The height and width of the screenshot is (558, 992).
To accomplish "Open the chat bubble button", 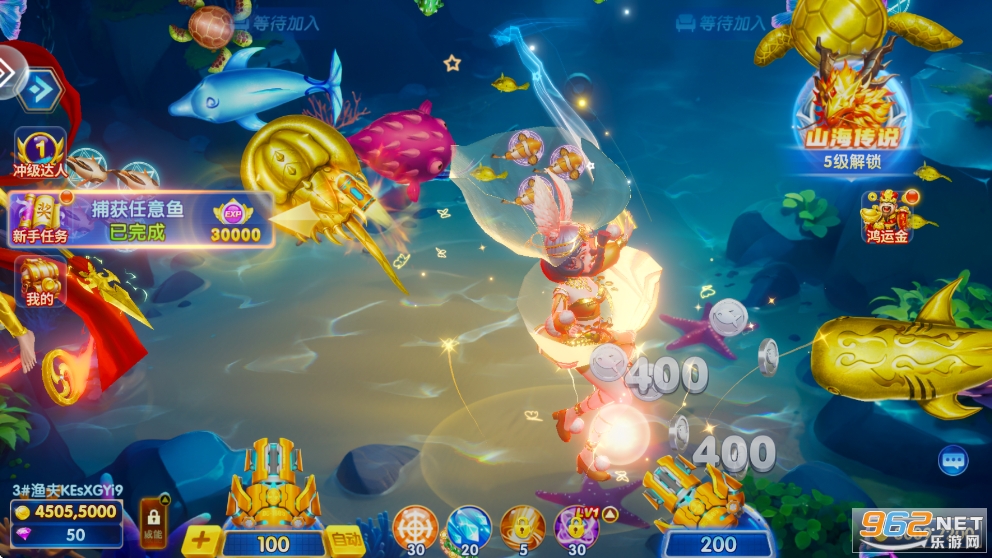I will (x=953, y=460).
